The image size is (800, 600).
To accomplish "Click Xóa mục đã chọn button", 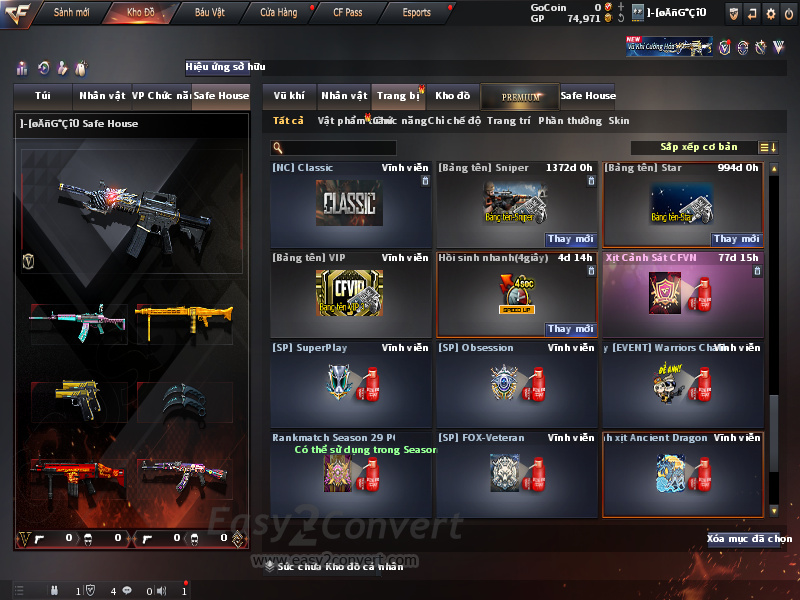I will (743, 539).
